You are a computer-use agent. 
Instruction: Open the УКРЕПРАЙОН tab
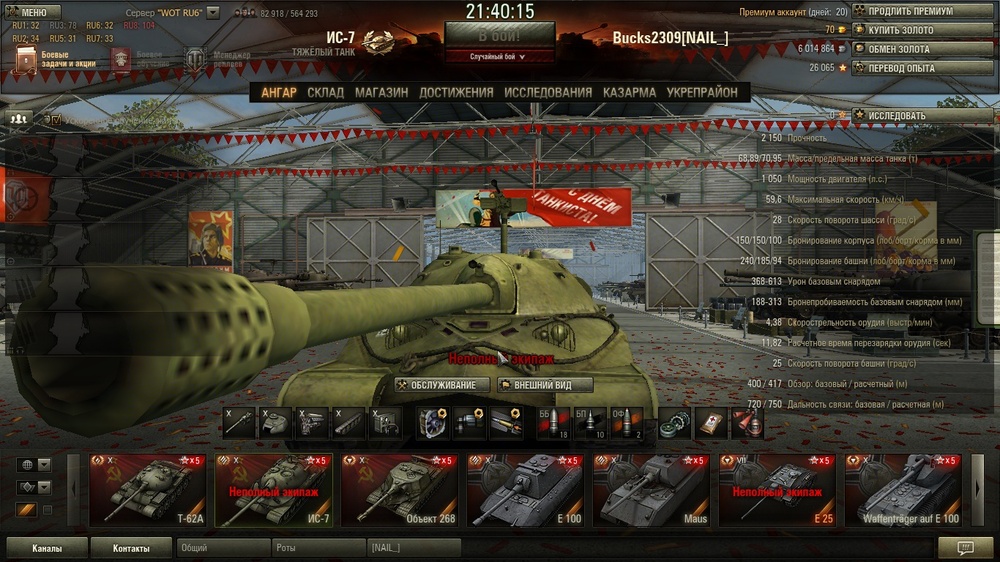pos(702,92)
